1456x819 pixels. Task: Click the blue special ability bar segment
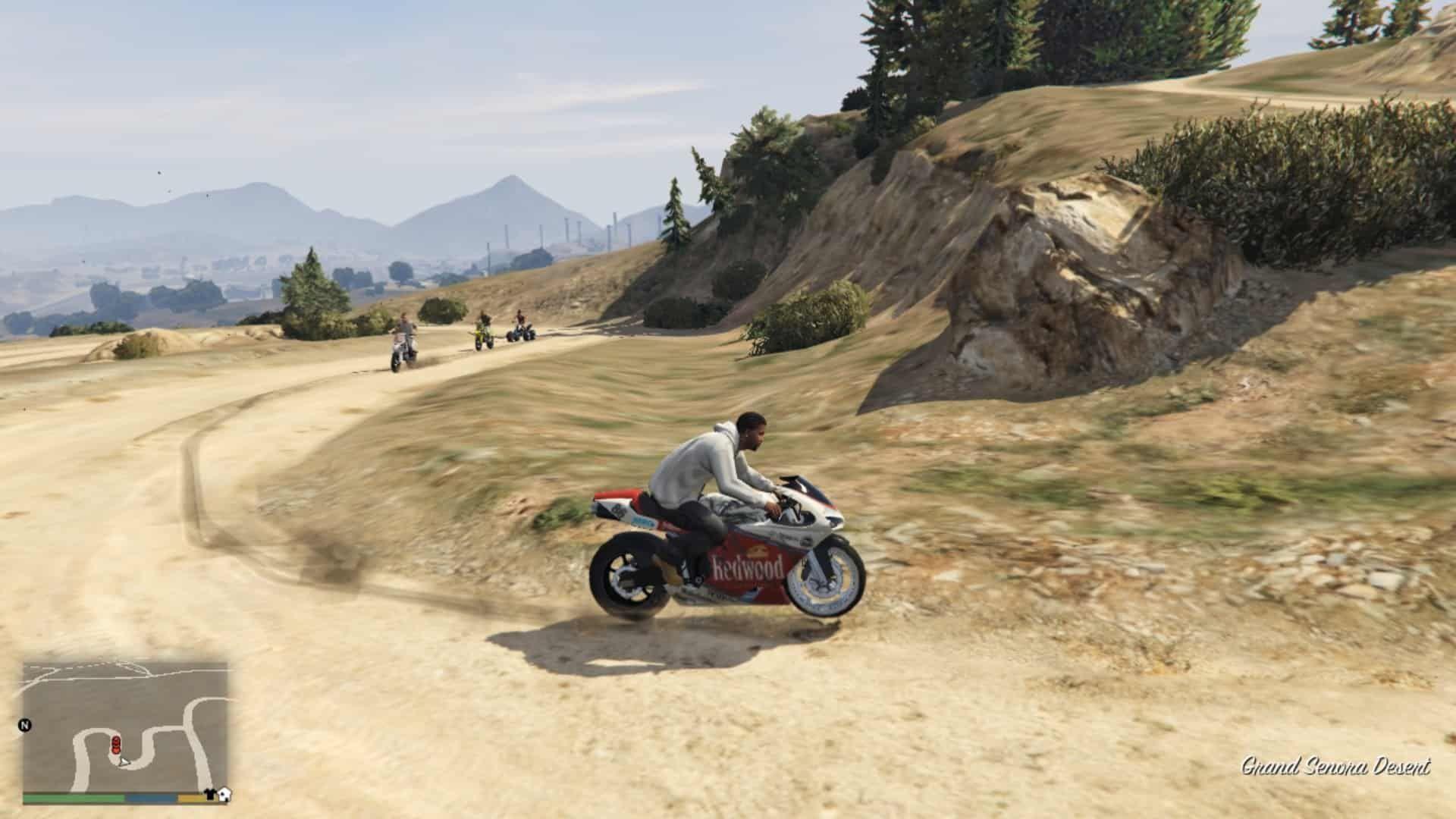coord(150,799)
